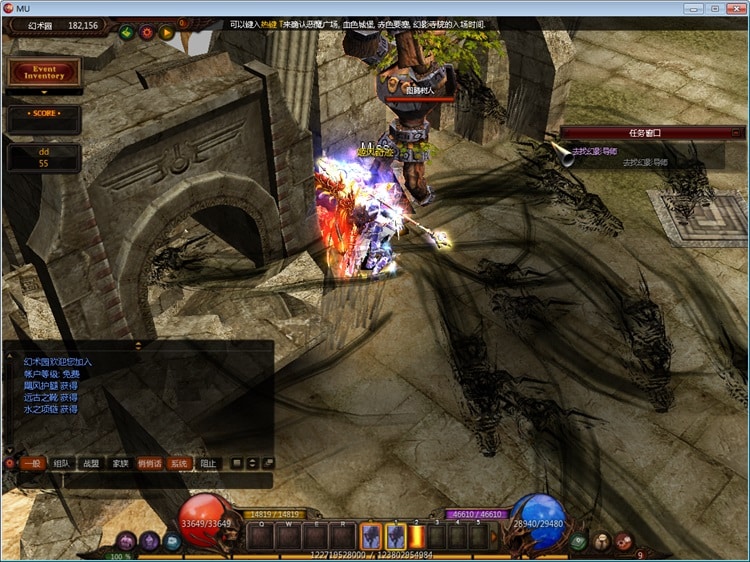Viewport: 750px width, 562px height.
Task: Open the green round menu icon by mana orb
Action: 579,541
